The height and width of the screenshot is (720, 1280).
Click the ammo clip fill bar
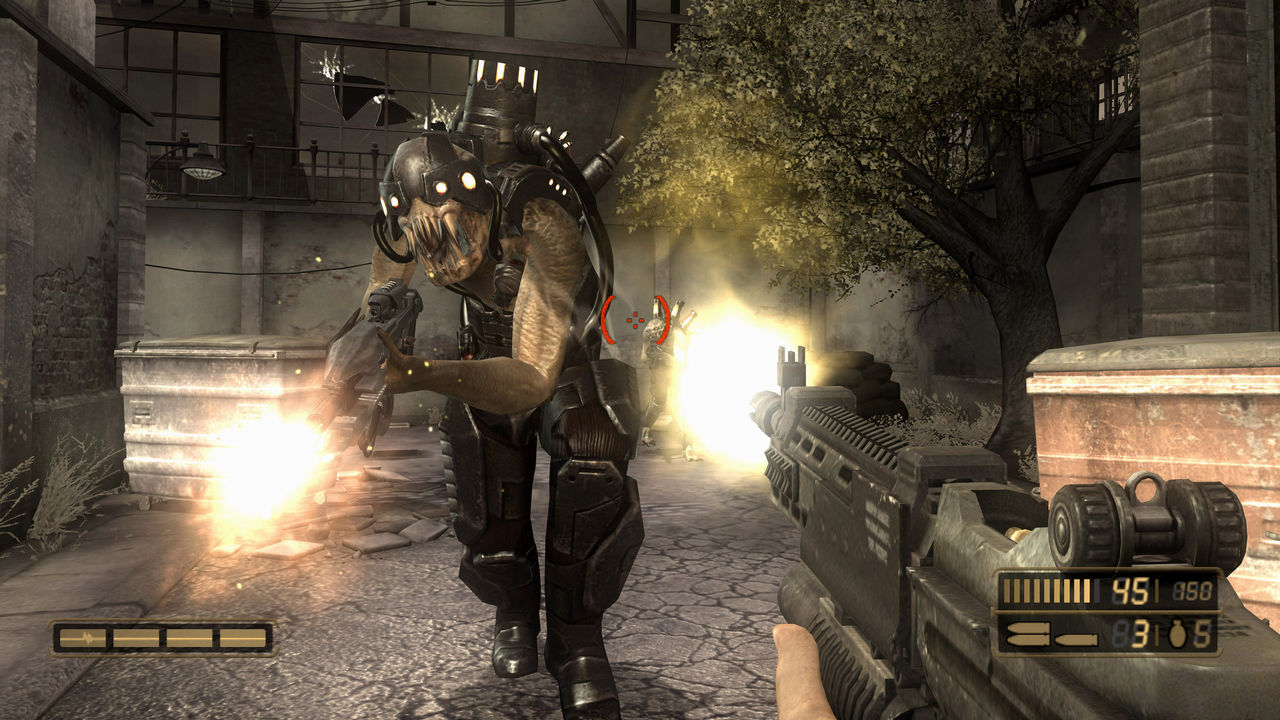pos(1047,590)
